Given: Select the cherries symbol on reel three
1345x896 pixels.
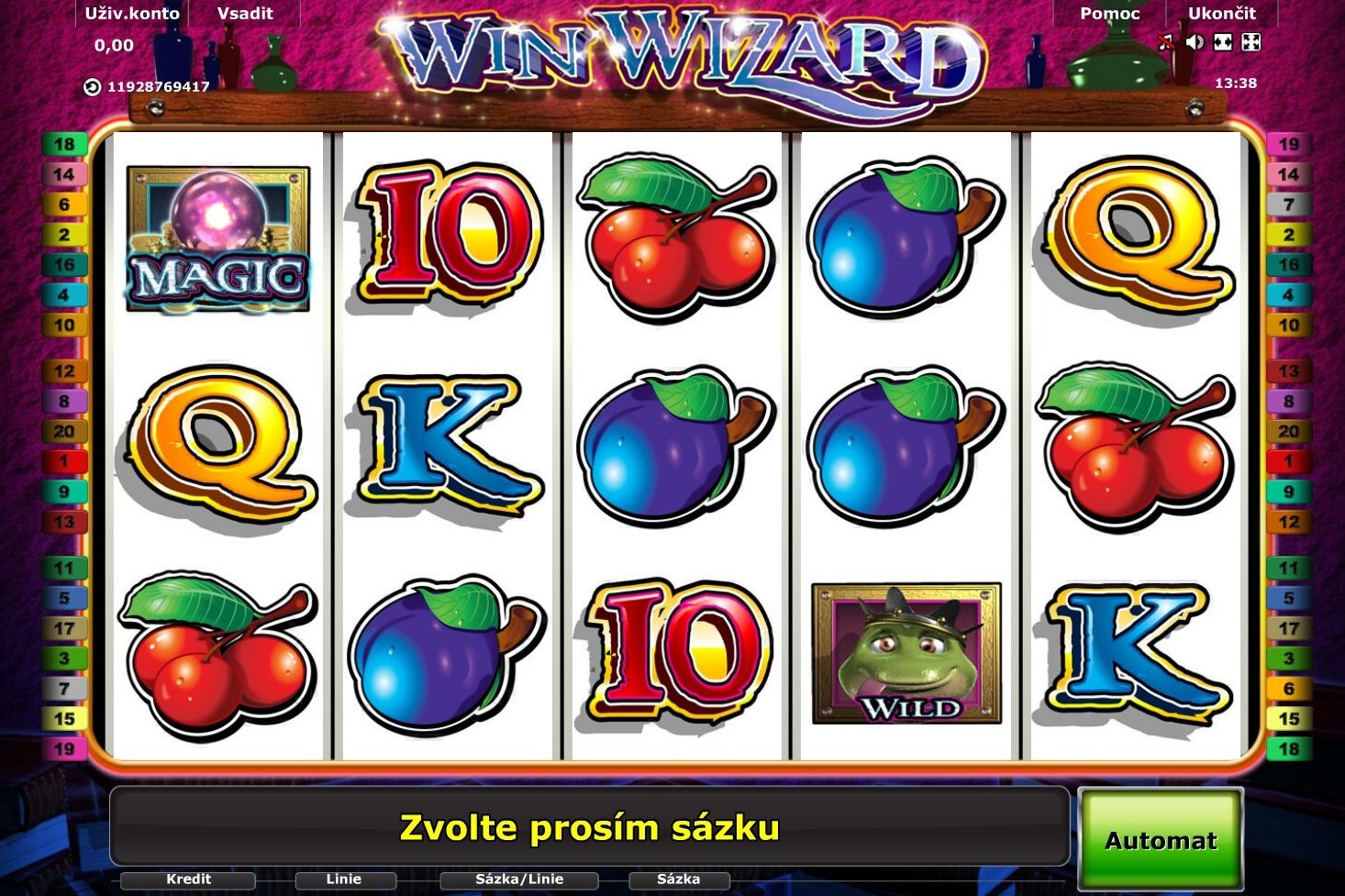Looking at the screenshot, I should [674, 234].
